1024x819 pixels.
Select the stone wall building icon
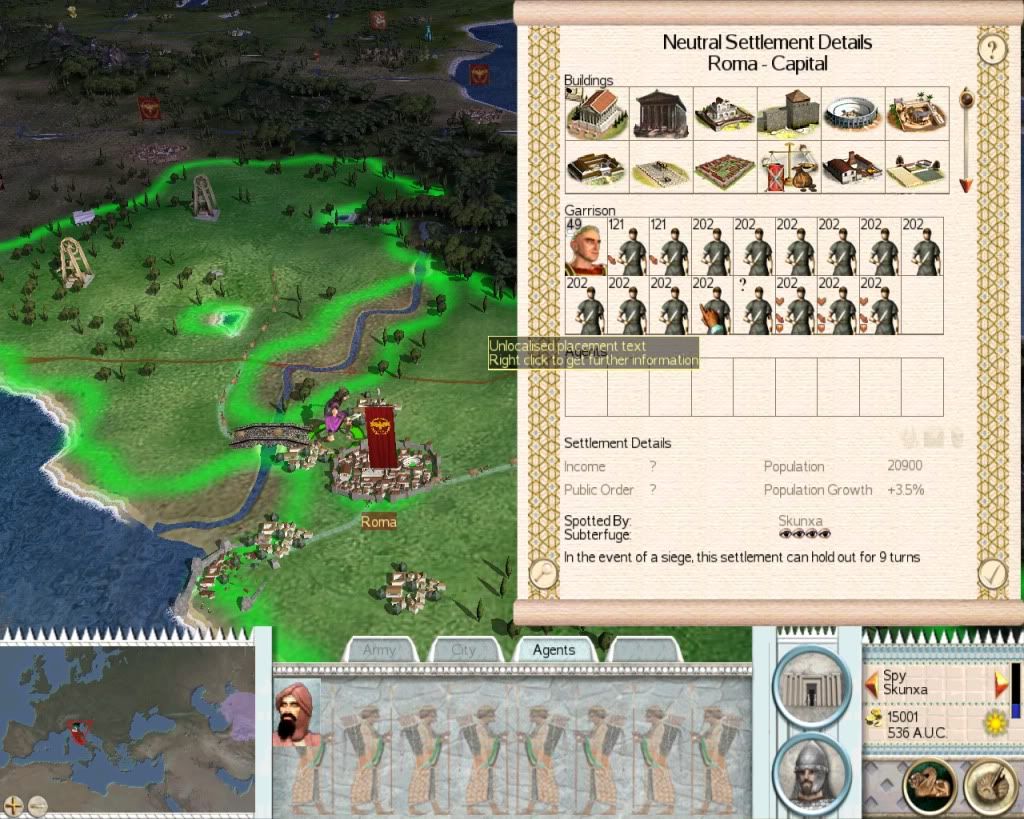click(789, 113)
